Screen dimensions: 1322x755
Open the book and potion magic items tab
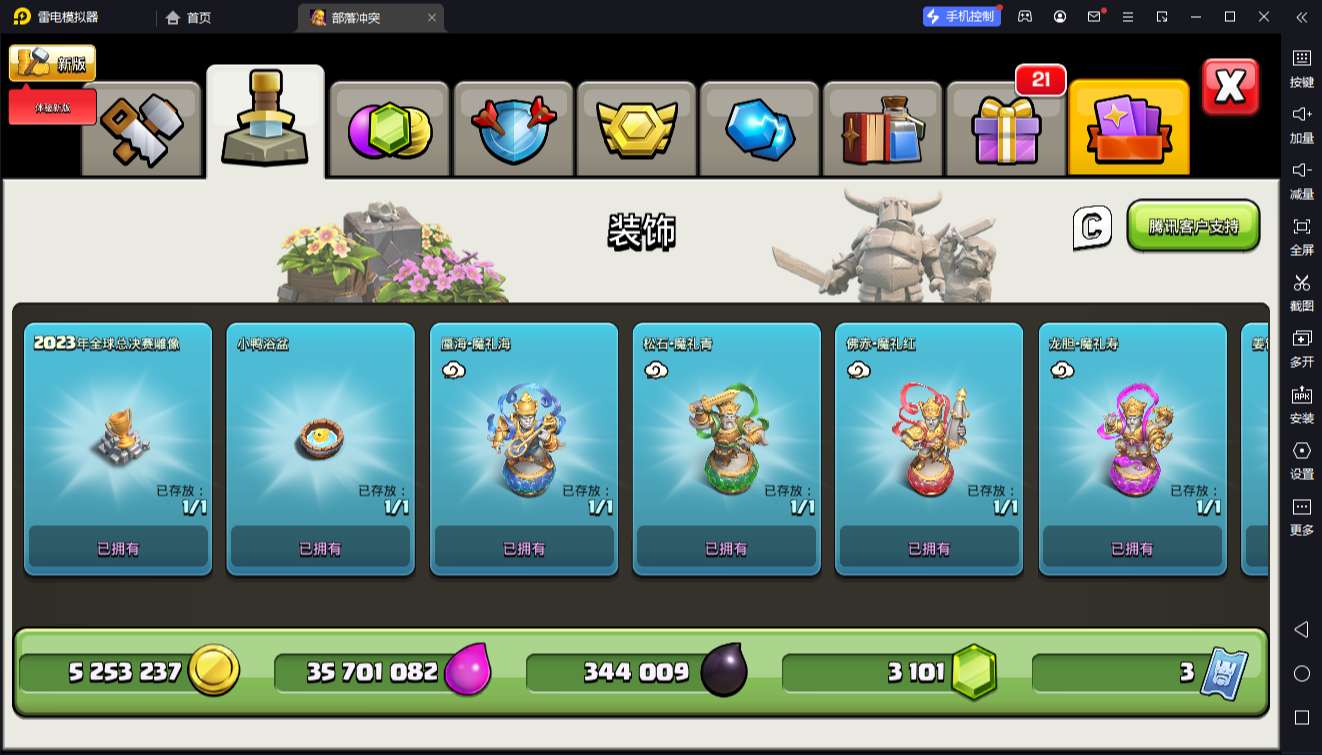pos(883,129)
